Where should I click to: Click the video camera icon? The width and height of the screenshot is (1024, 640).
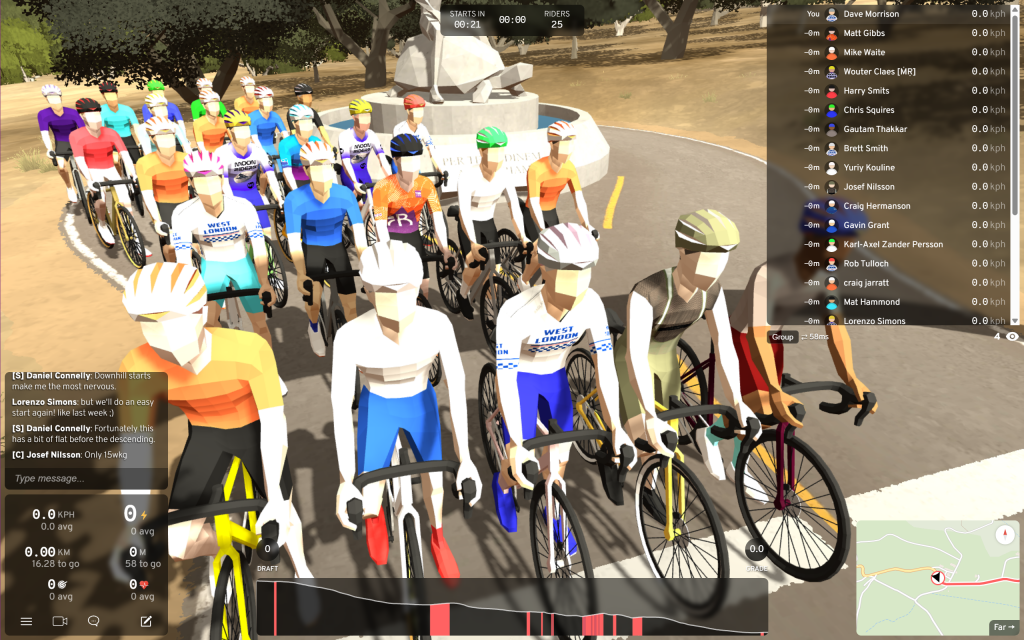click(x=60, y=621)
